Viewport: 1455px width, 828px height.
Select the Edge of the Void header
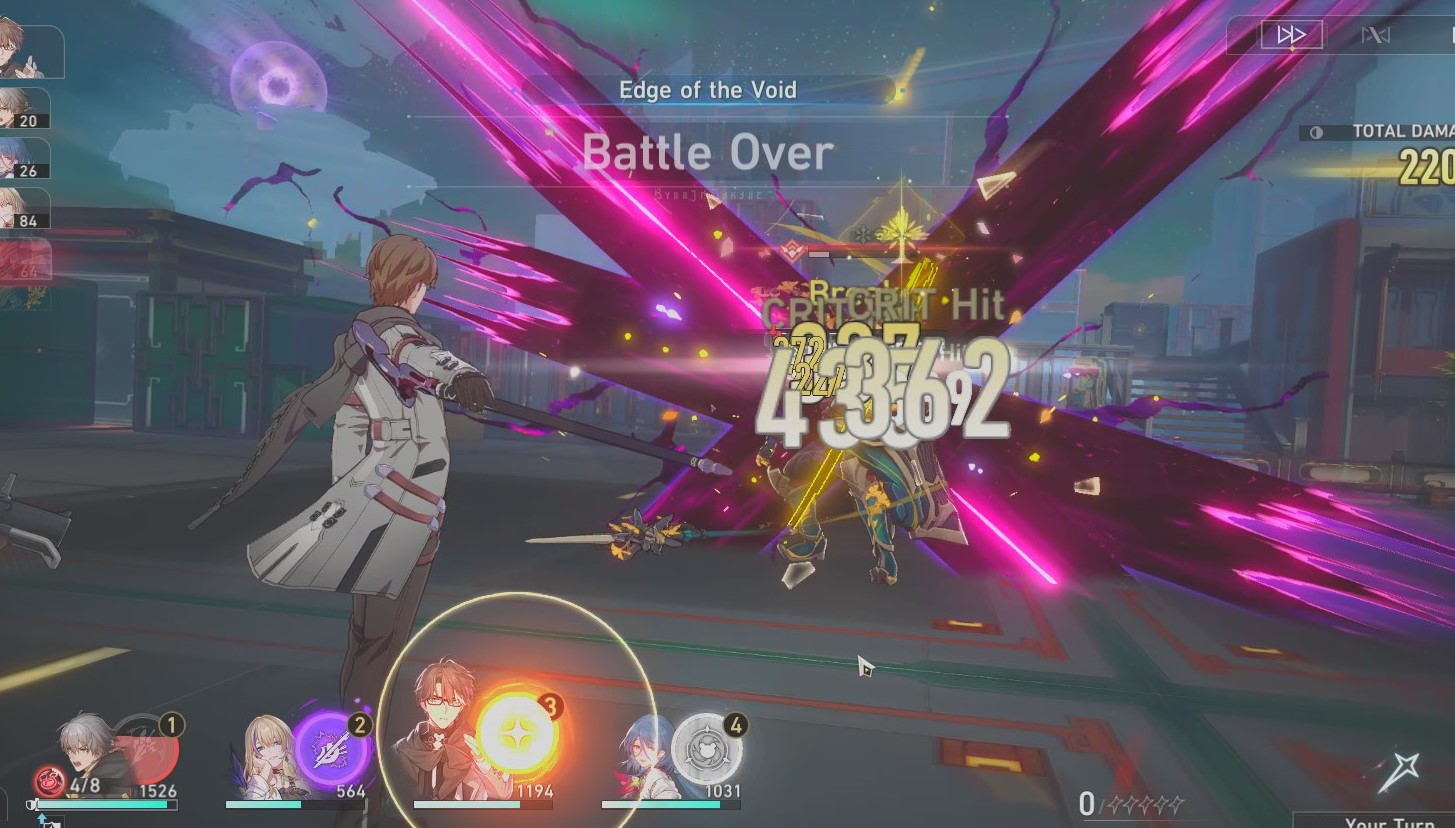709,90
